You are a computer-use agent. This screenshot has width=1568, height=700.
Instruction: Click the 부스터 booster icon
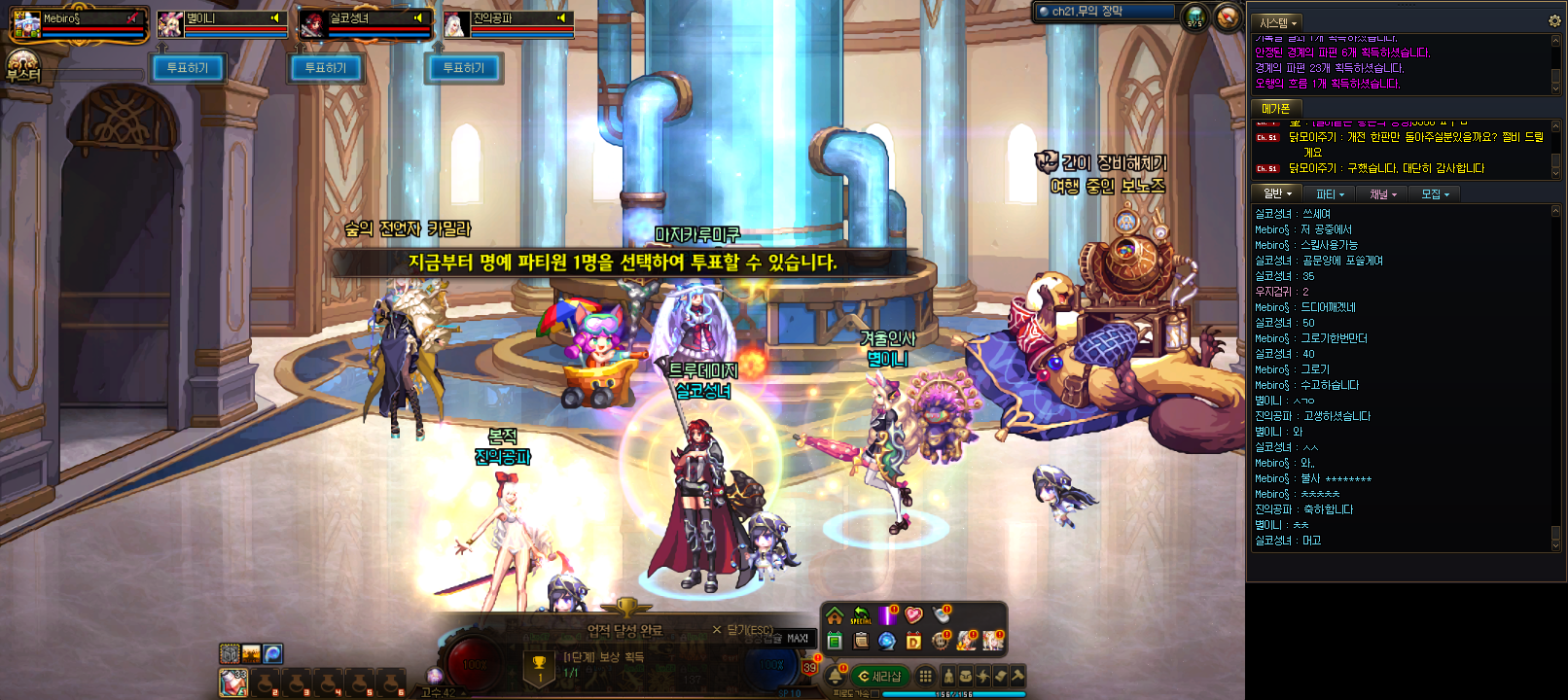(x=22, y=66)
